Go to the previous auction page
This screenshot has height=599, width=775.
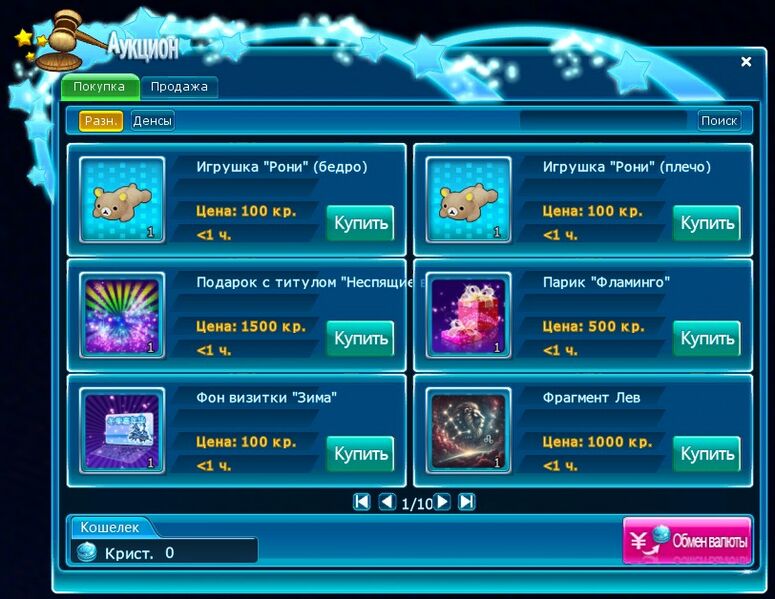(x=387, y=502)
